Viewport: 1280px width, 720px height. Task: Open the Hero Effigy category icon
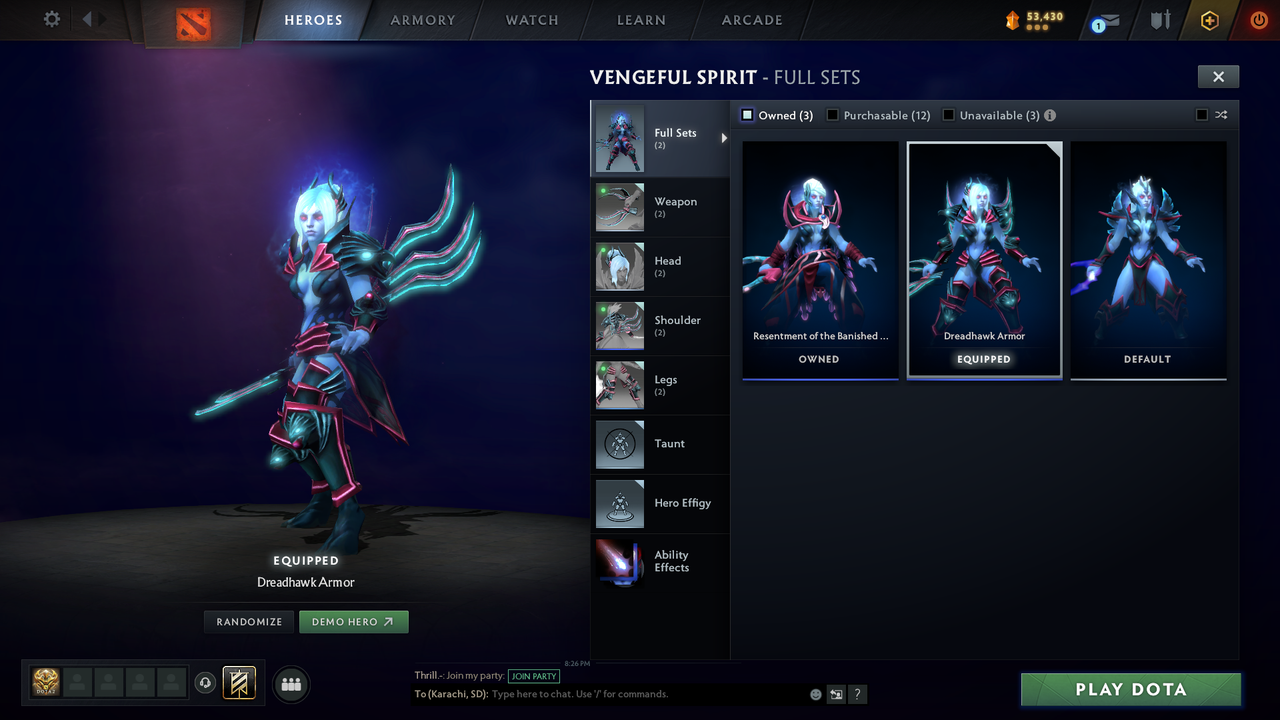[x=619, y=504]
